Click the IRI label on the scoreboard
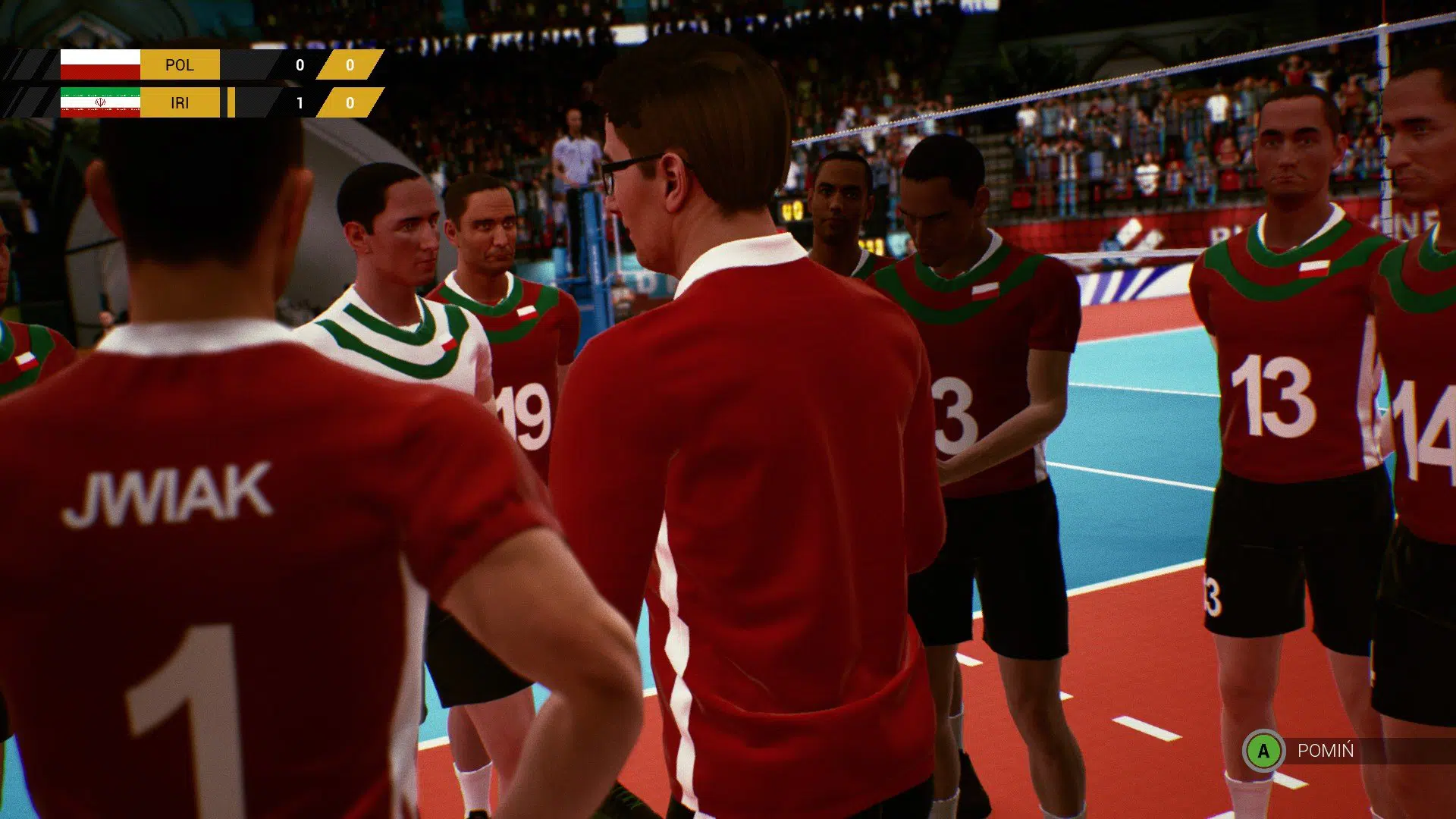Screen dimensions: 1456x819 tap(180, 102)
